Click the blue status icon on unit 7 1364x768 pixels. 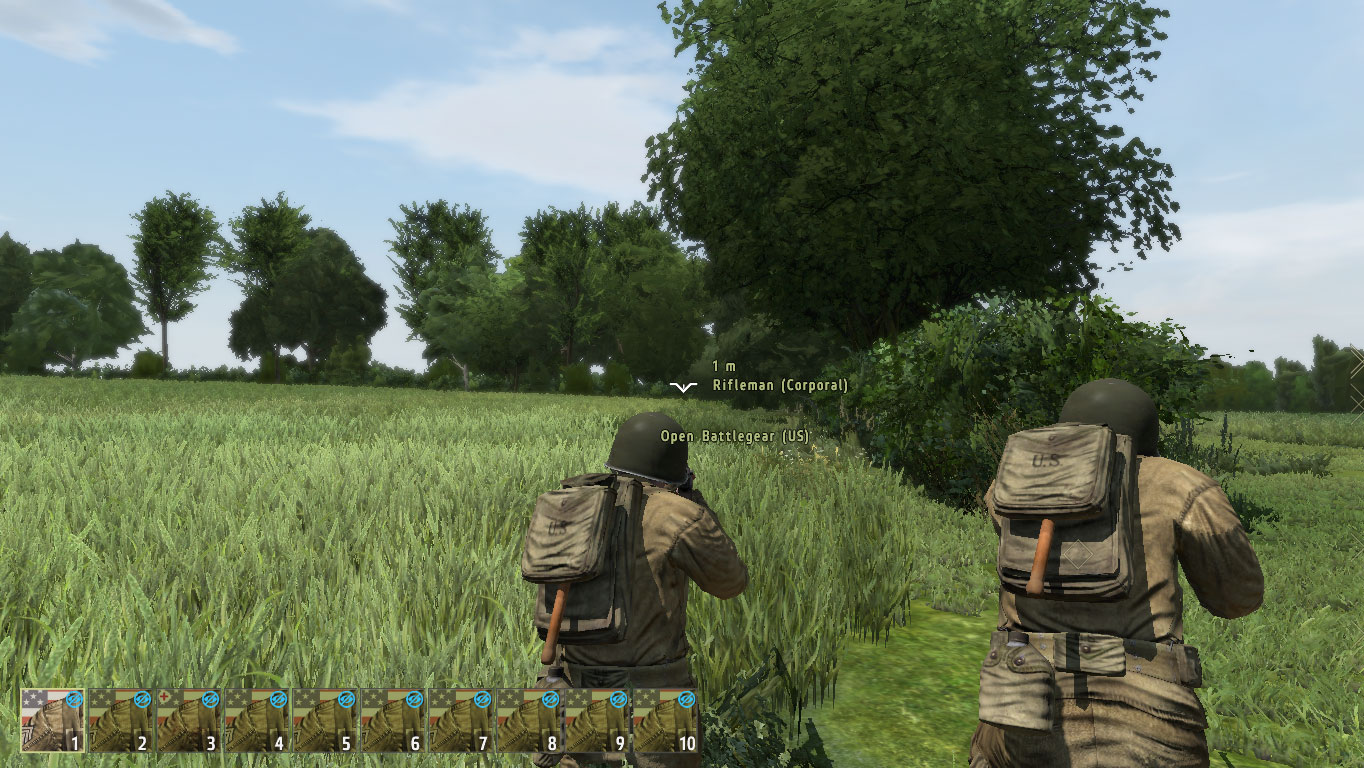click(x=481, y=699)
